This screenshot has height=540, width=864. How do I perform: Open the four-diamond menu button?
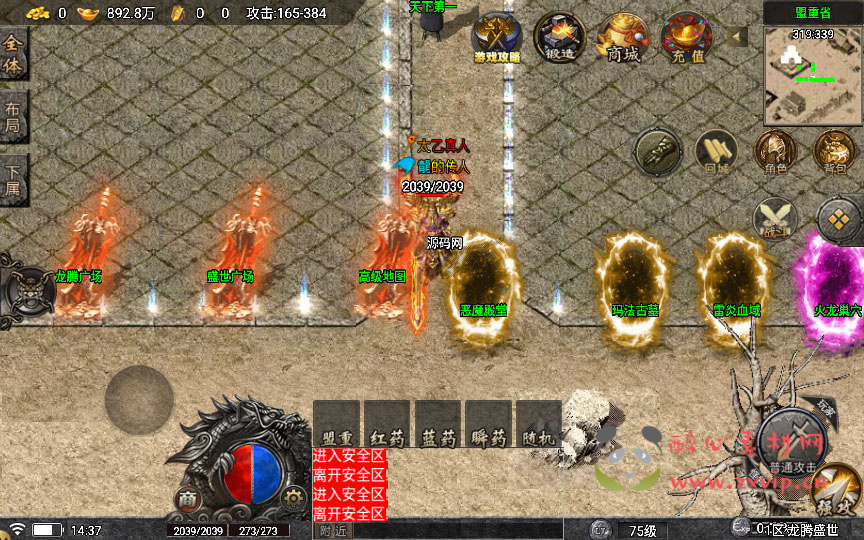coord(838,217)
